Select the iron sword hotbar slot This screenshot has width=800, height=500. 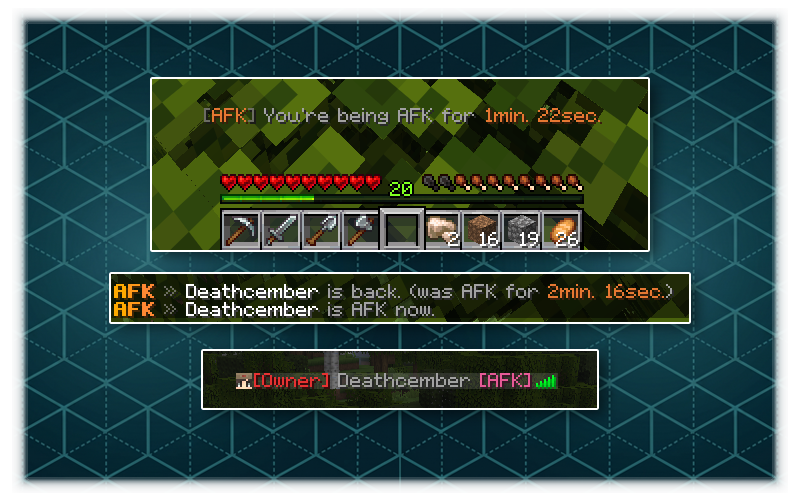click(x=281, y=230)
